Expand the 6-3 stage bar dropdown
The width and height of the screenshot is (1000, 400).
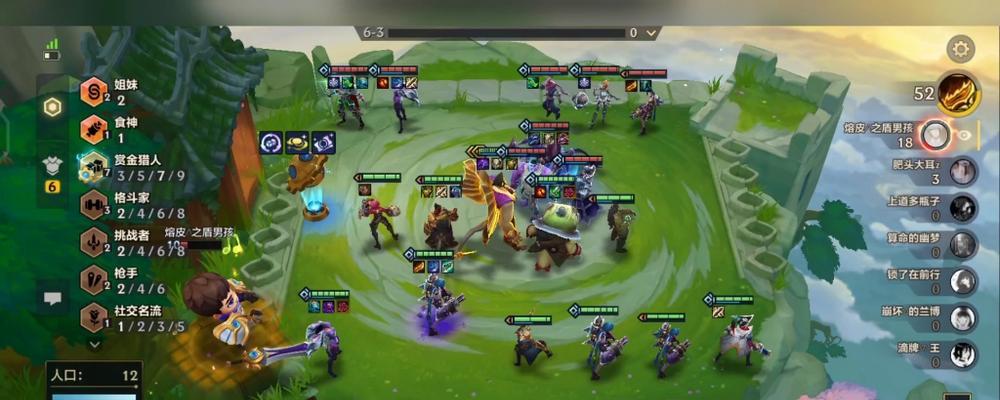point(651,33)
